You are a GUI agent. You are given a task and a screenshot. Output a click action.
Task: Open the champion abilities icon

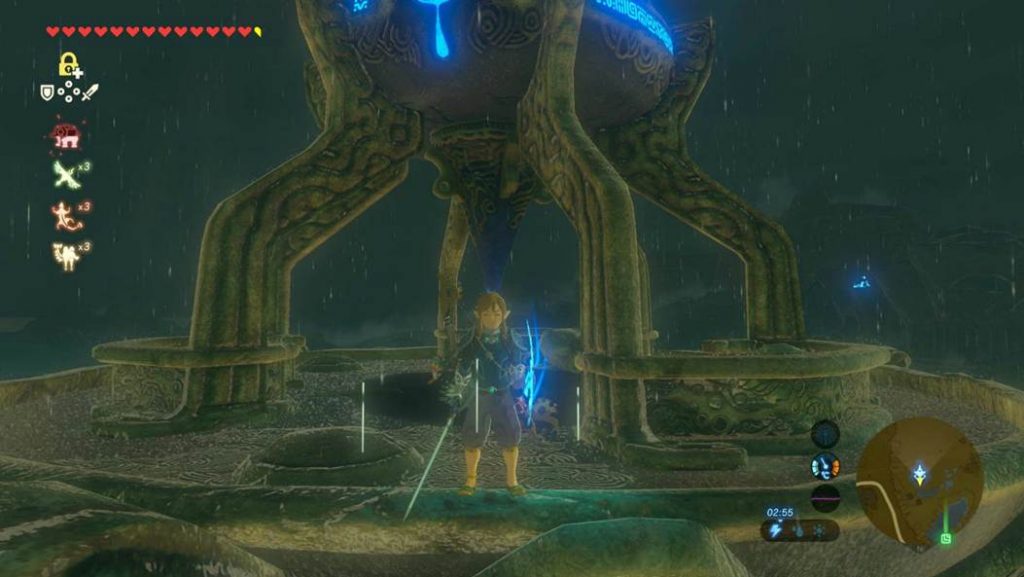825,466
